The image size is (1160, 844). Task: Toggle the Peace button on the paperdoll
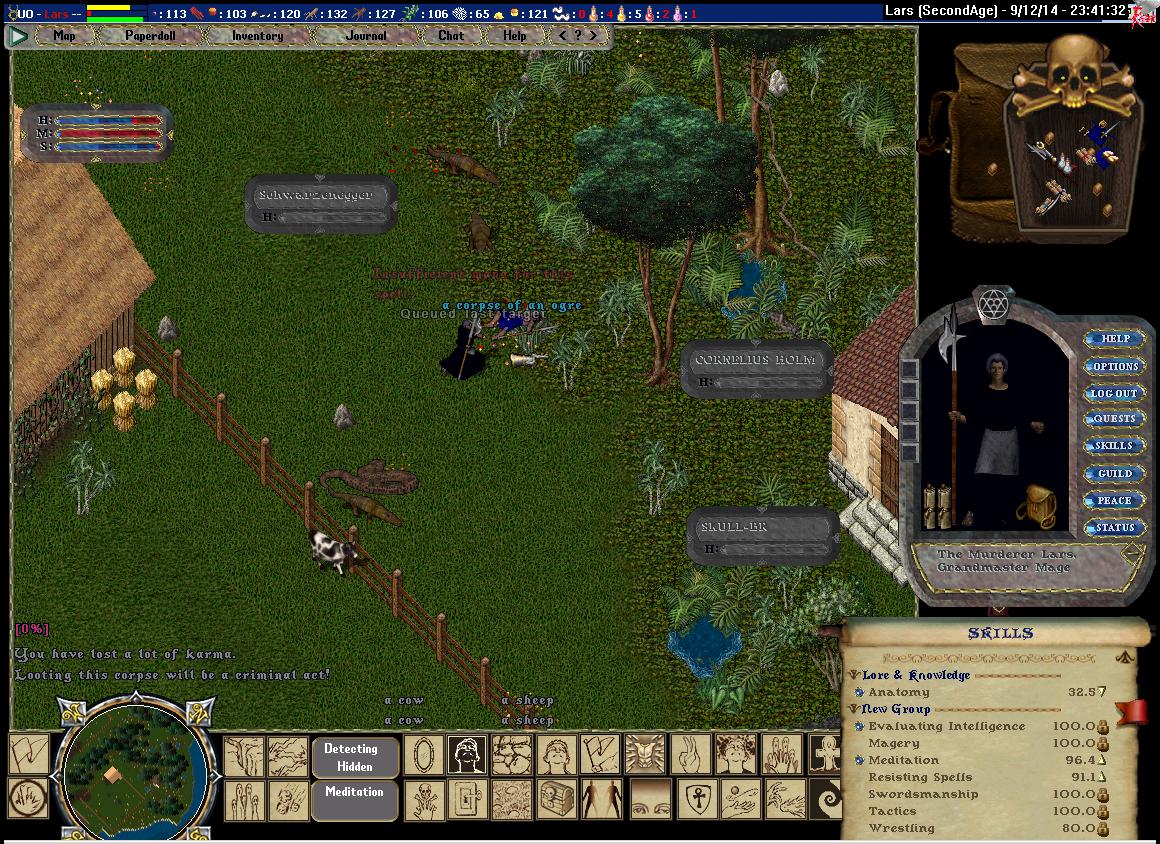point(1115,500)
